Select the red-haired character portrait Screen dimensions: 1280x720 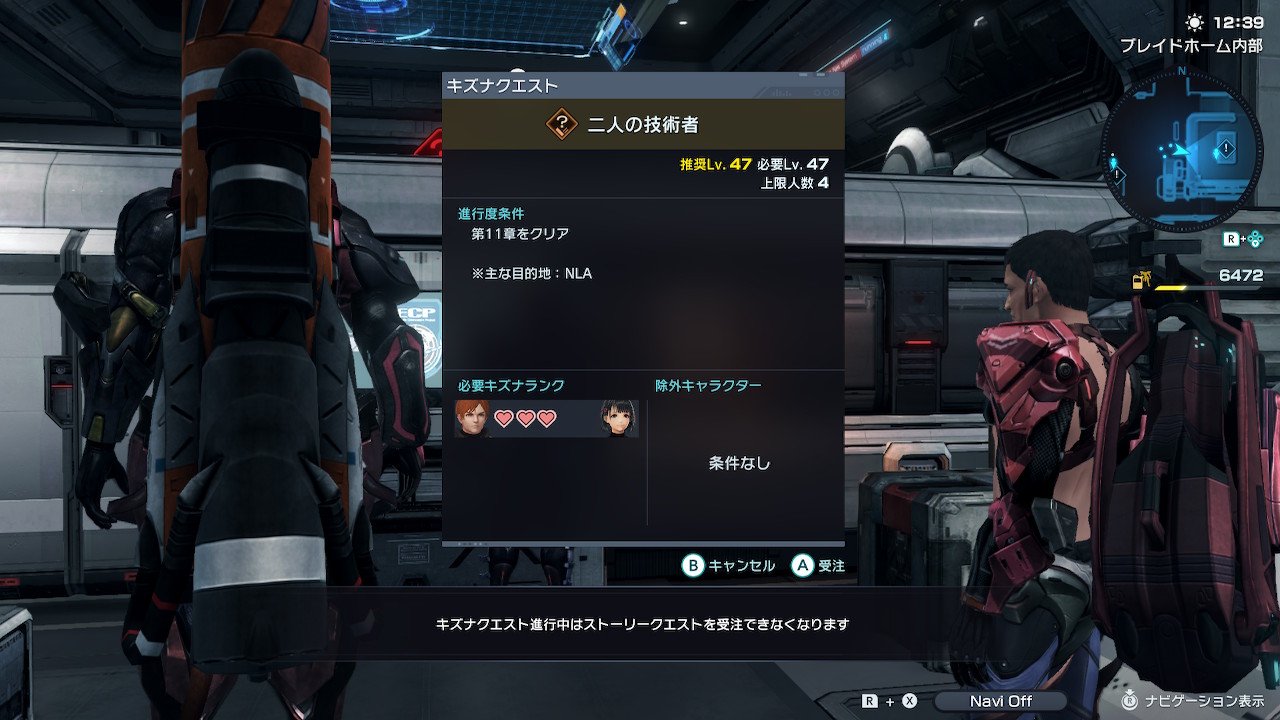(472, 419)
